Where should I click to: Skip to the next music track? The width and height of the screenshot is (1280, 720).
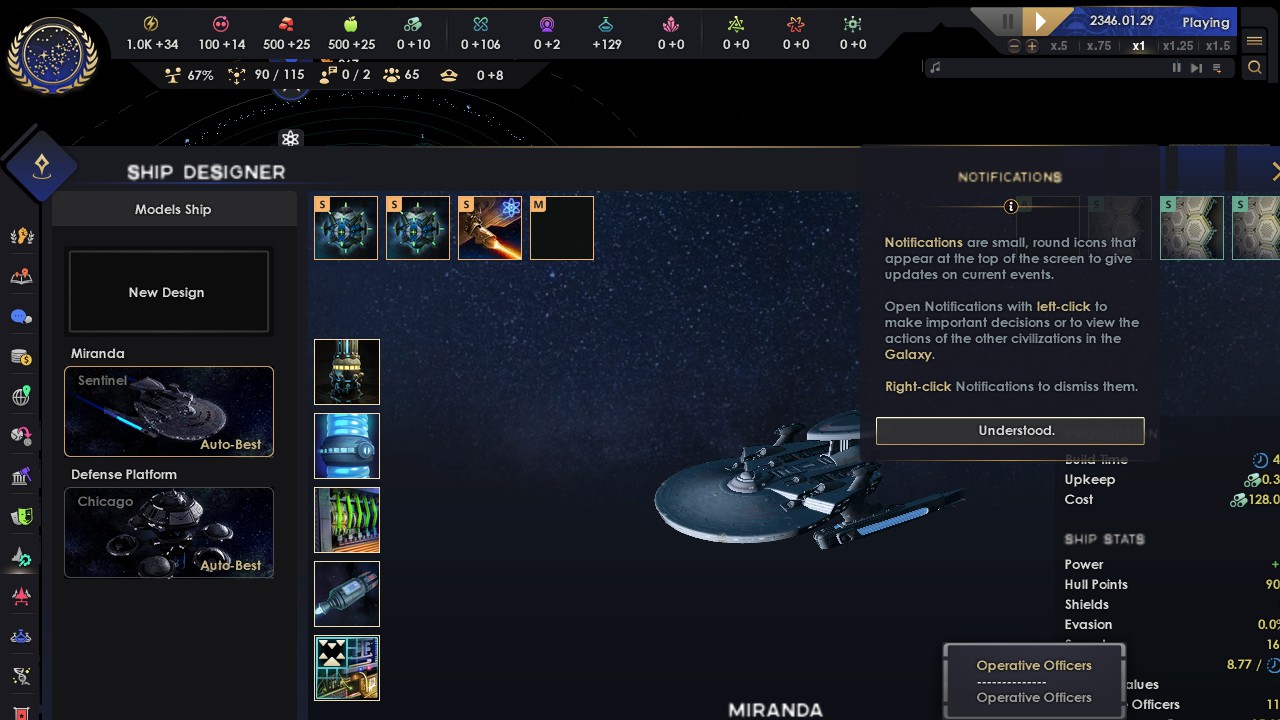(x=1196, y=68)
